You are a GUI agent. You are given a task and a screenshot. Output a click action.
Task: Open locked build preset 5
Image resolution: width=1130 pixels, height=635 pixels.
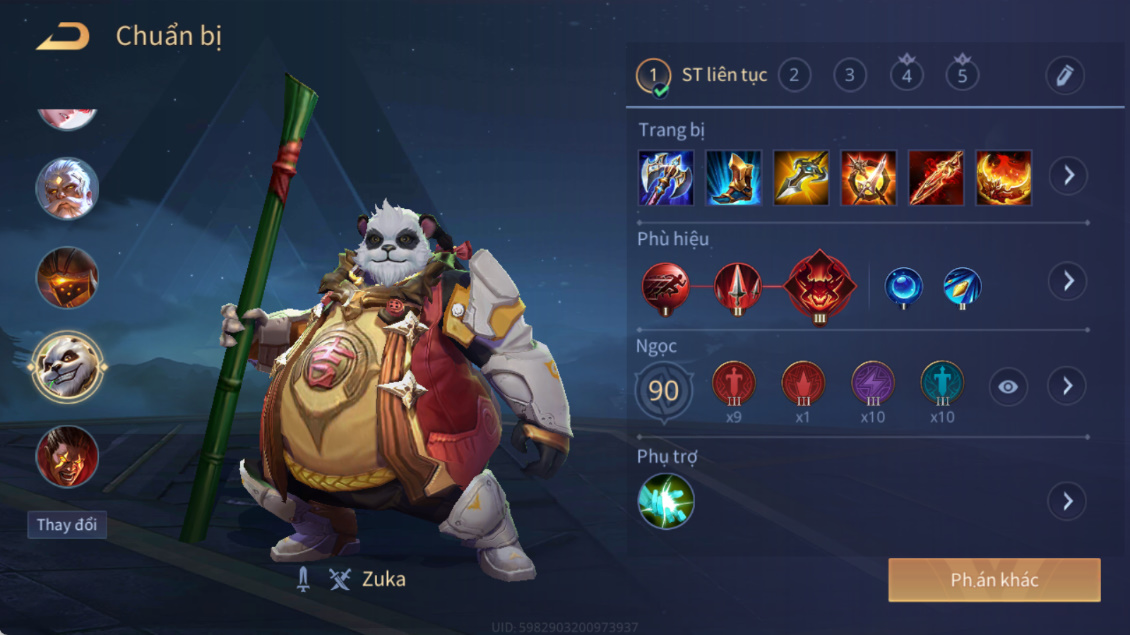(x=962, y=75)
